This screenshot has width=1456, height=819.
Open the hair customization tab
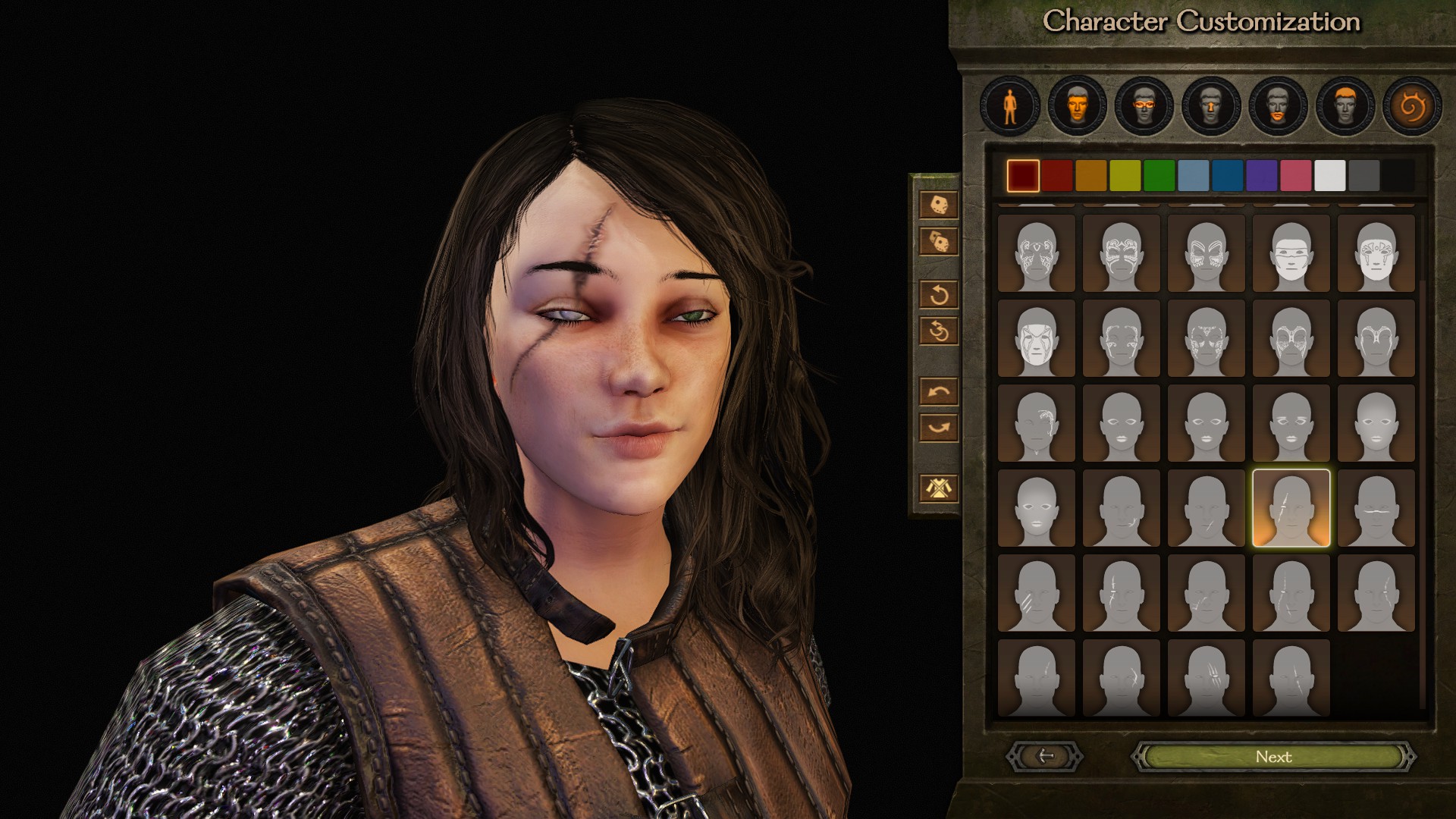[1345, 106]
